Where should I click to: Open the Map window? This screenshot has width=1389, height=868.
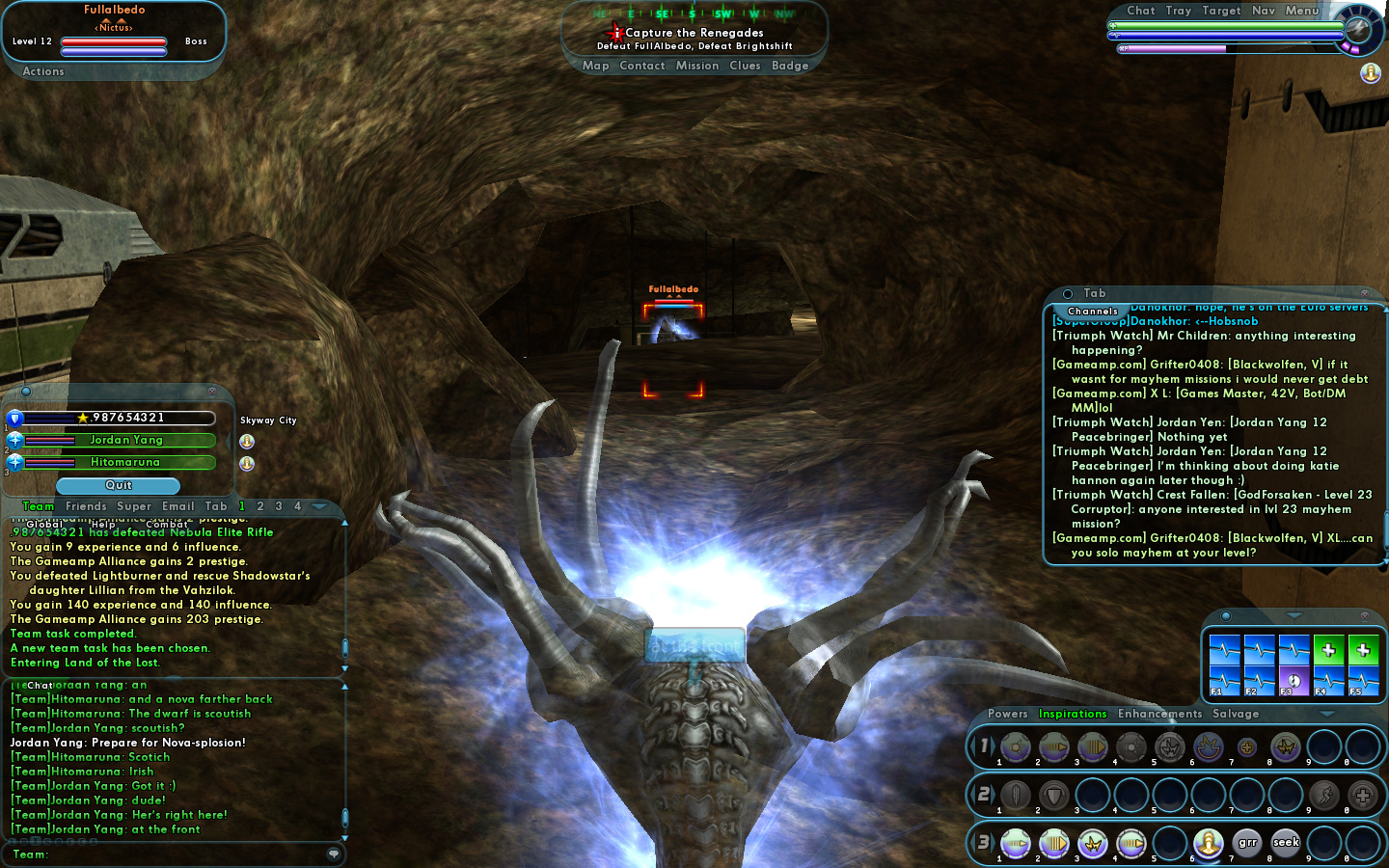[x=595, y=66]
